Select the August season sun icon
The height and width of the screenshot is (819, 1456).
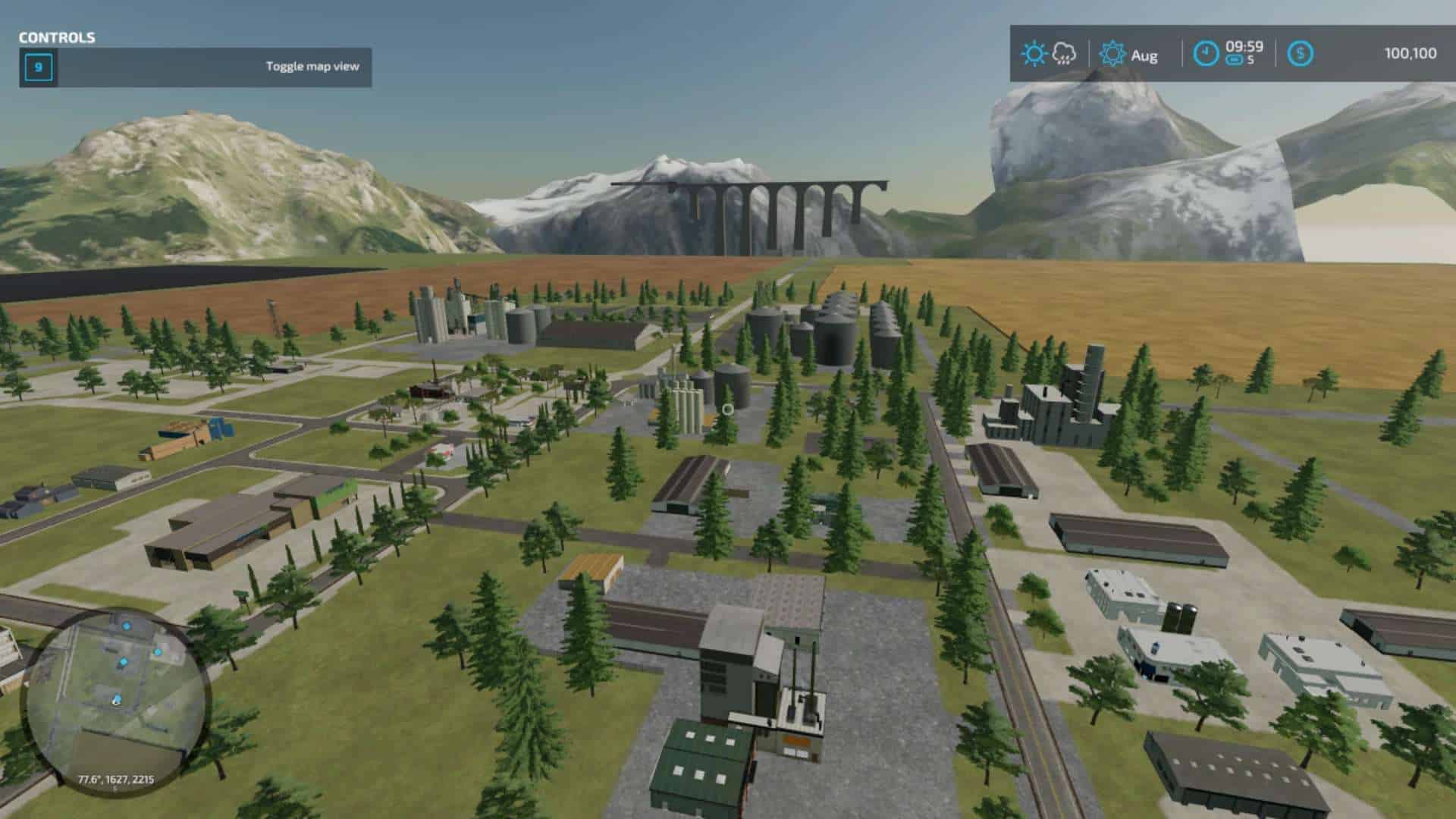[x=1112, y=54]
